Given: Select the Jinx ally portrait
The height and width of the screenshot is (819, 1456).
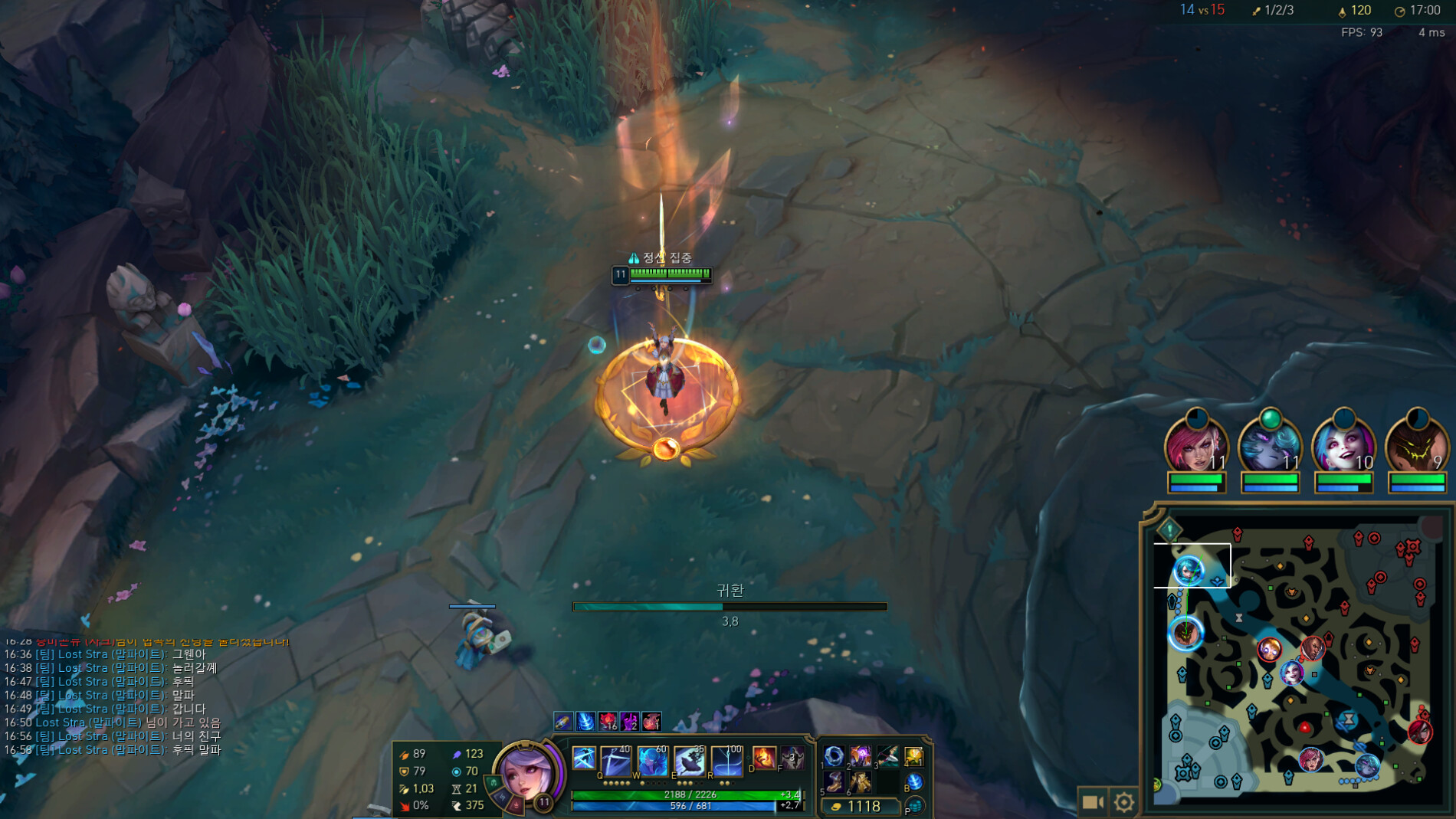Looking at the screenshot, I should click(x=1343, y=446).
